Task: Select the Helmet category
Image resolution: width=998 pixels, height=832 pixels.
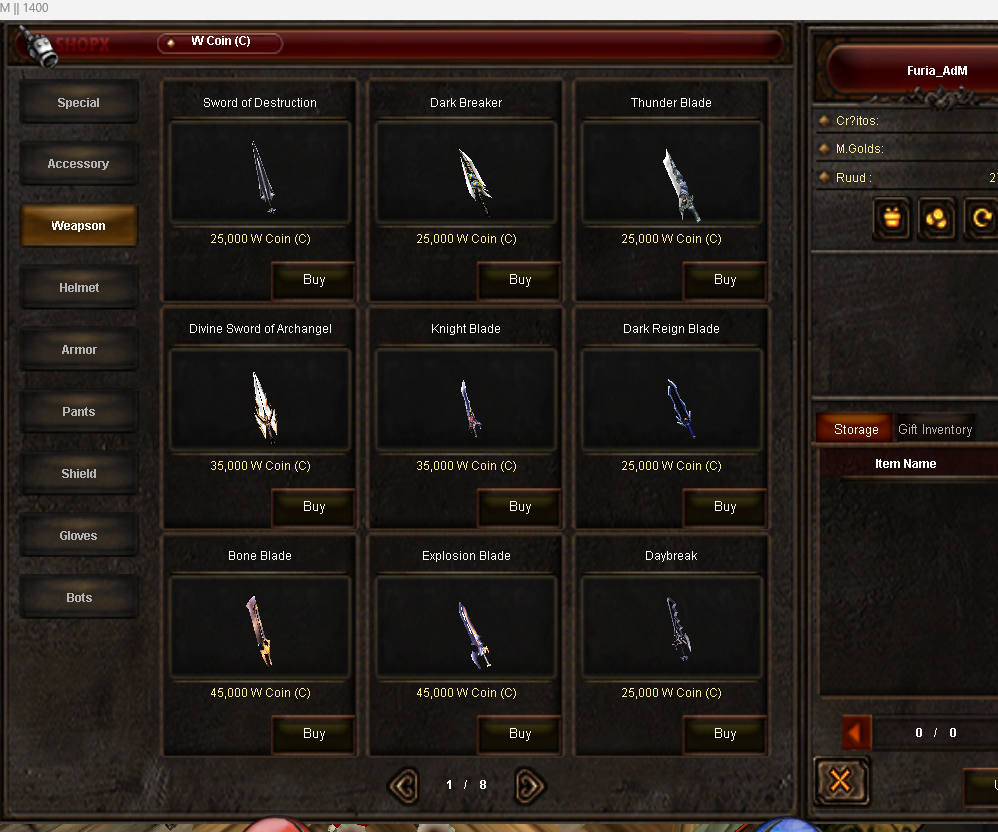Action: (x=79, y=288)
